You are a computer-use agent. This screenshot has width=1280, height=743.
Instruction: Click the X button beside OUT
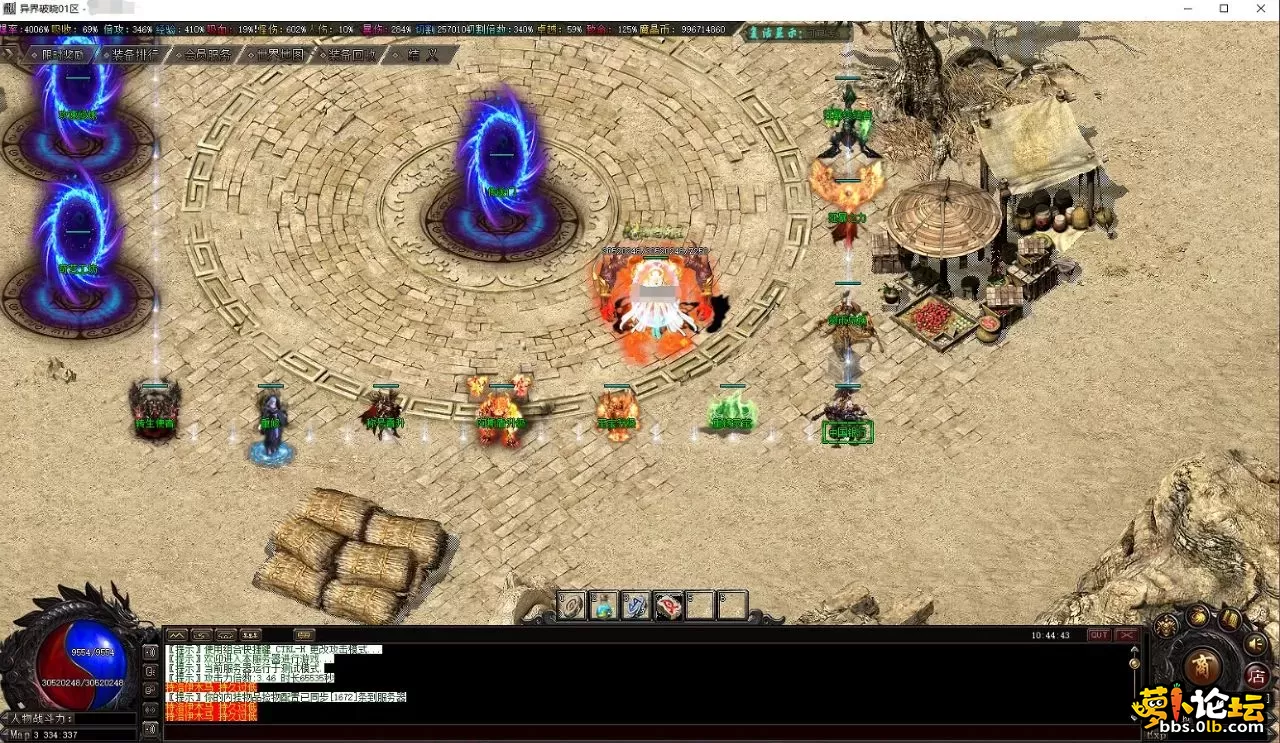click(1127, 635)
